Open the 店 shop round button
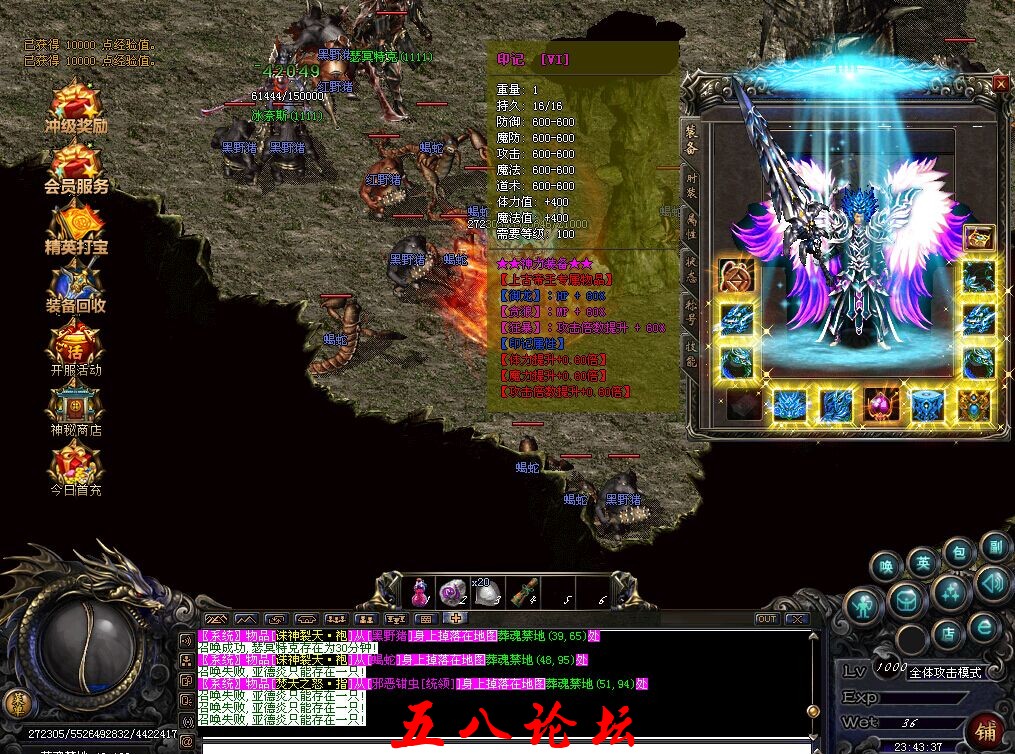The width and height of the screenshot is (1015, 754). tap(949, 633)
